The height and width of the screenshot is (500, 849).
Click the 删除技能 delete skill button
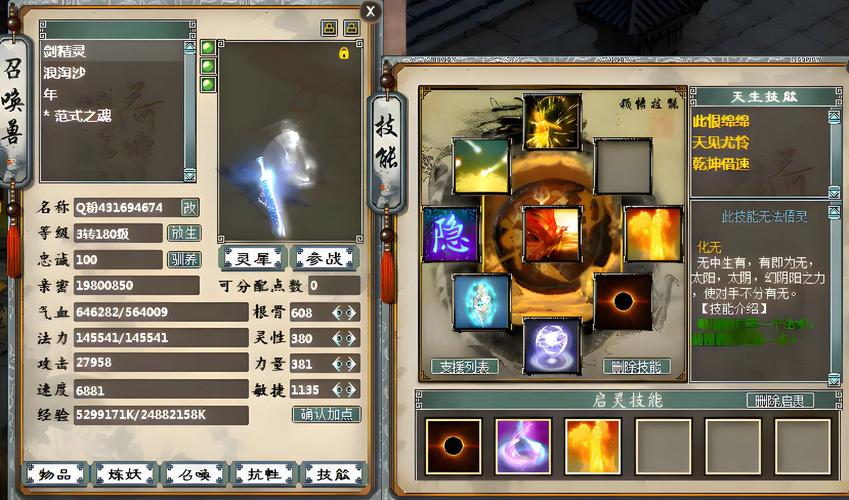tap(637, 367)
